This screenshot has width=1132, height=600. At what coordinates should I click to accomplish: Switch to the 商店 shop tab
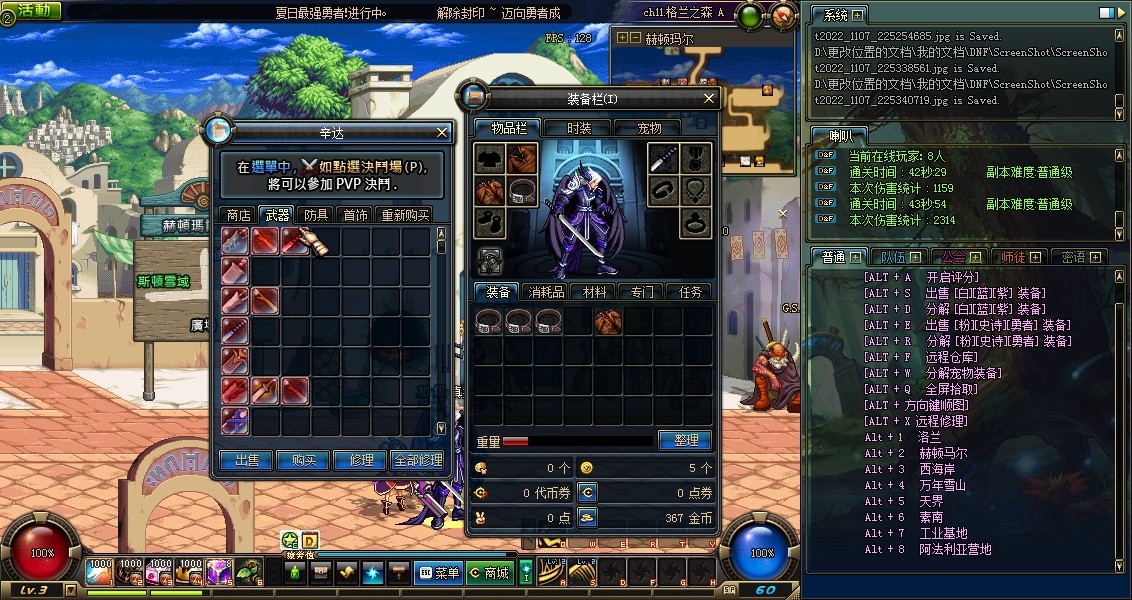click(239, 215)
